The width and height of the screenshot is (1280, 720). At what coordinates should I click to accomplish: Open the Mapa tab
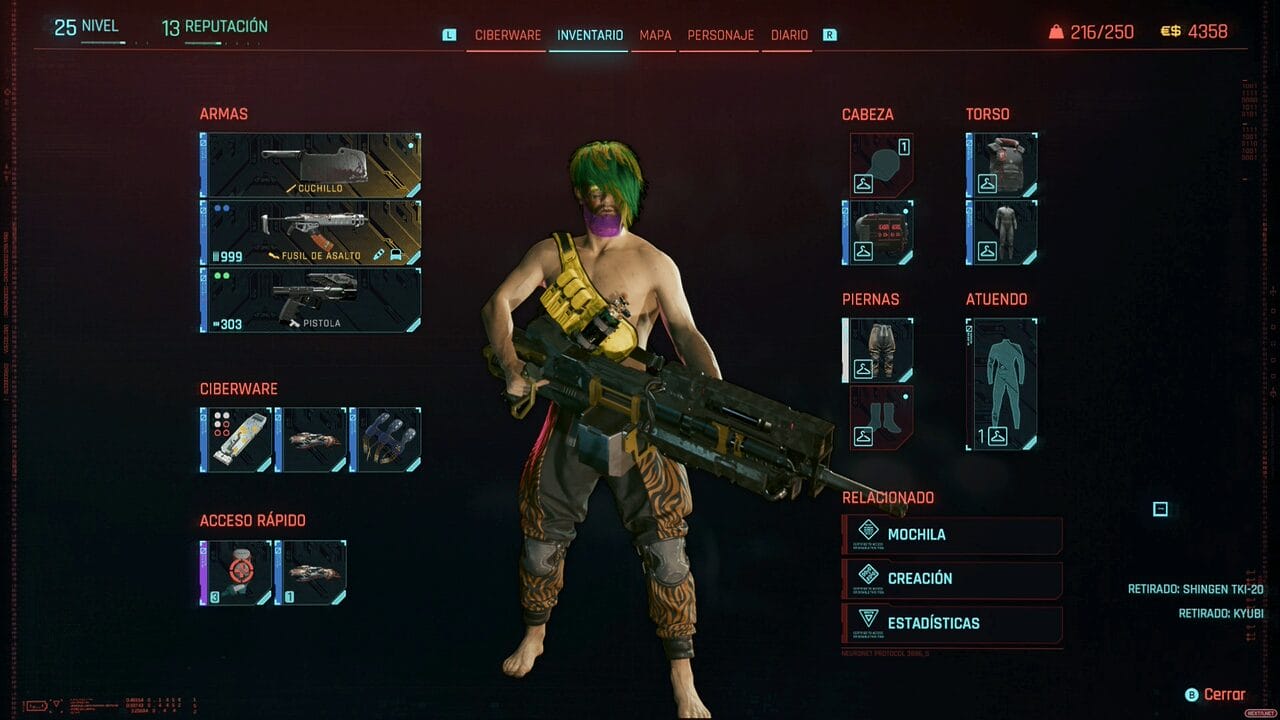(x=655, y=35)
